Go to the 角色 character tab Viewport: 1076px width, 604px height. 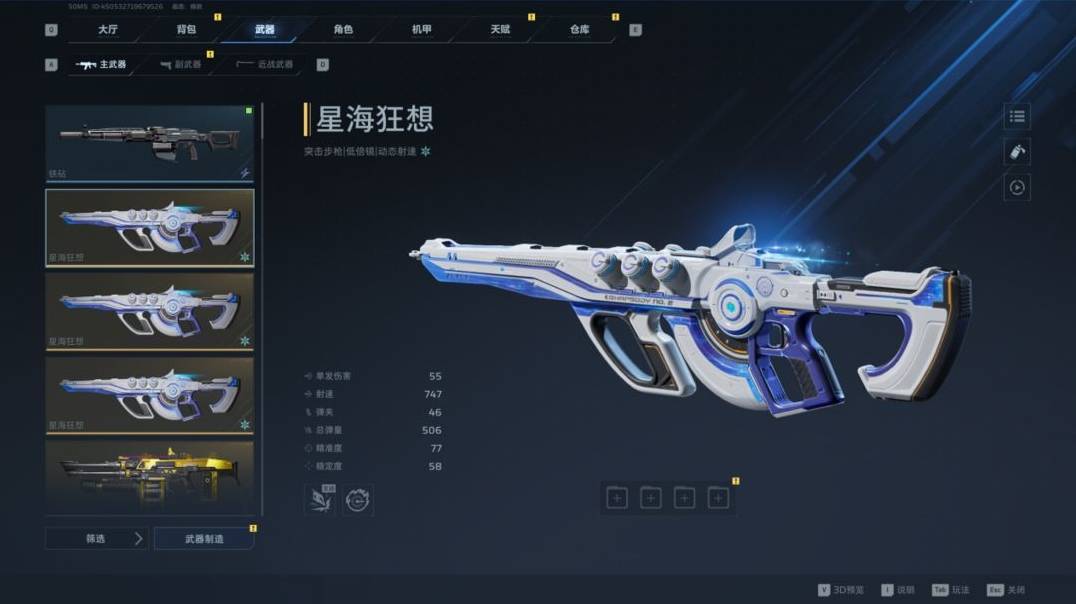point(343,30)
